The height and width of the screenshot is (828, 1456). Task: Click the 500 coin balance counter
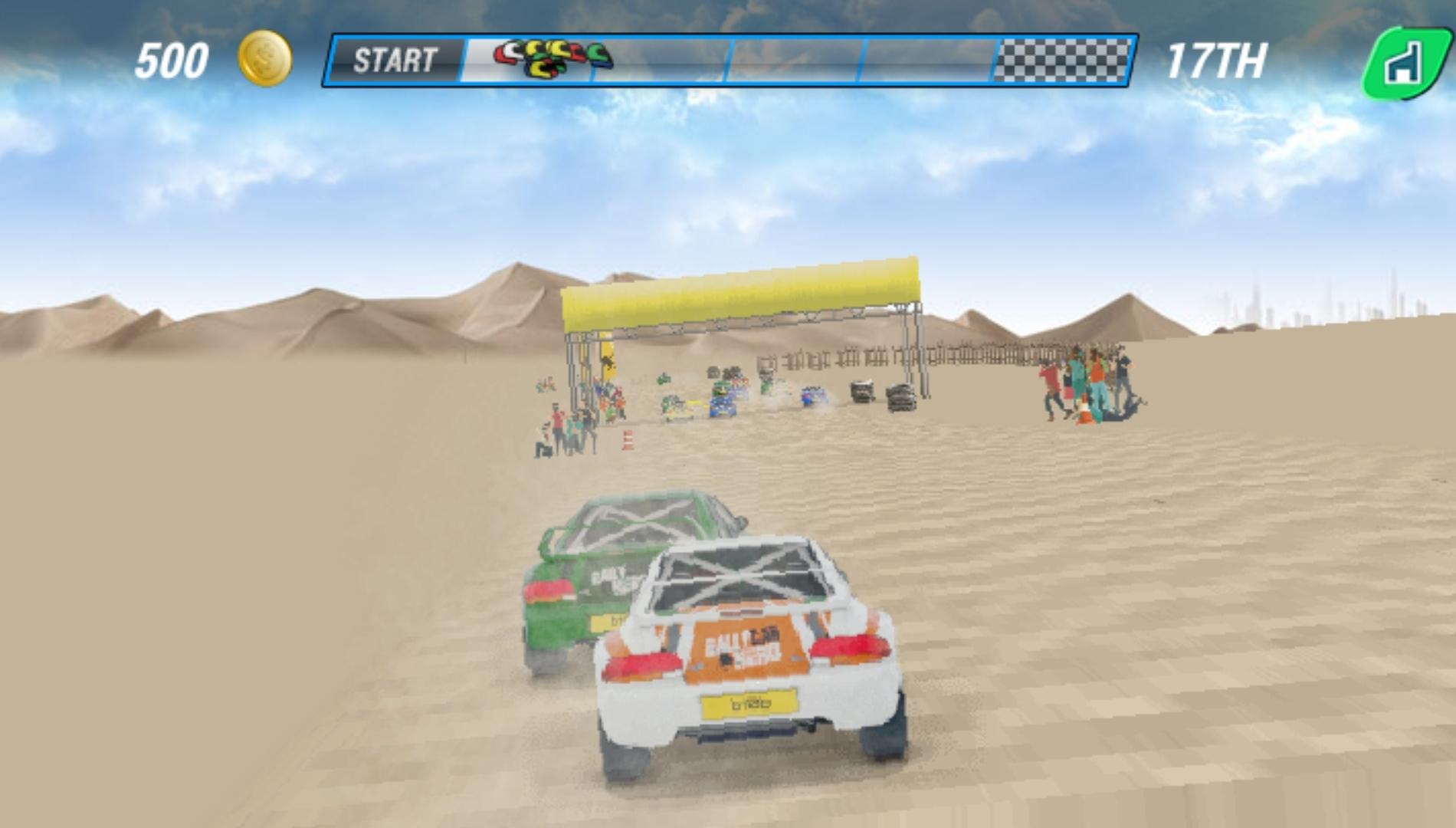point(172,59)
